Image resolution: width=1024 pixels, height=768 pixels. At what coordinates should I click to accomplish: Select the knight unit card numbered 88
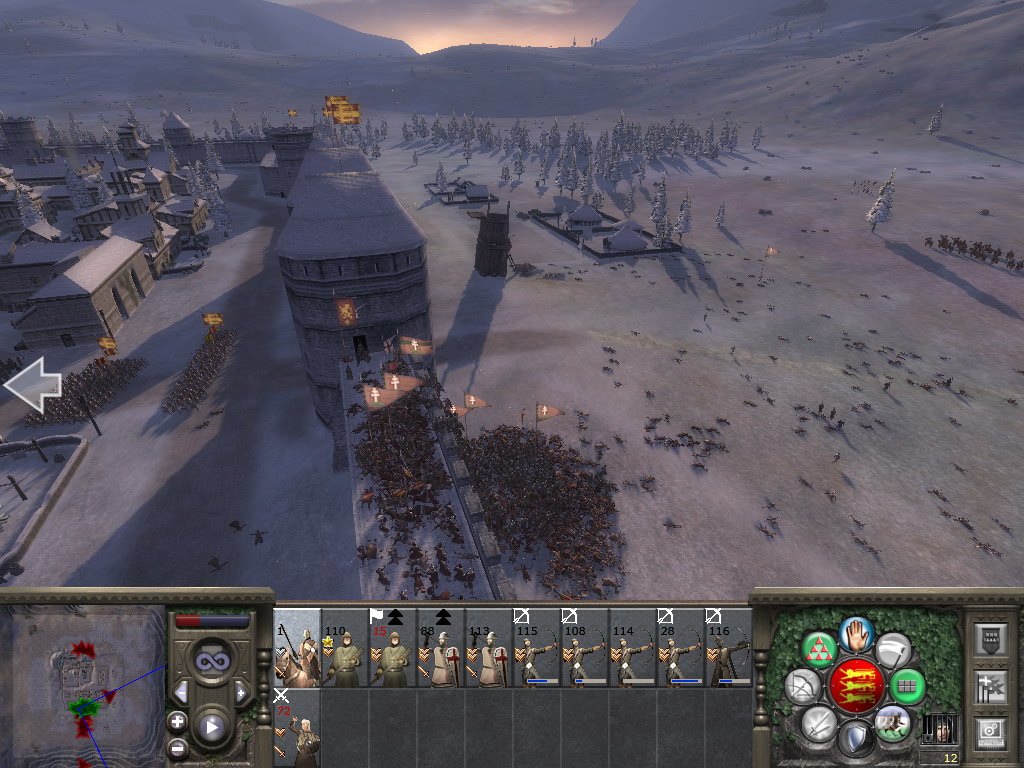click(x=441, y=648)
